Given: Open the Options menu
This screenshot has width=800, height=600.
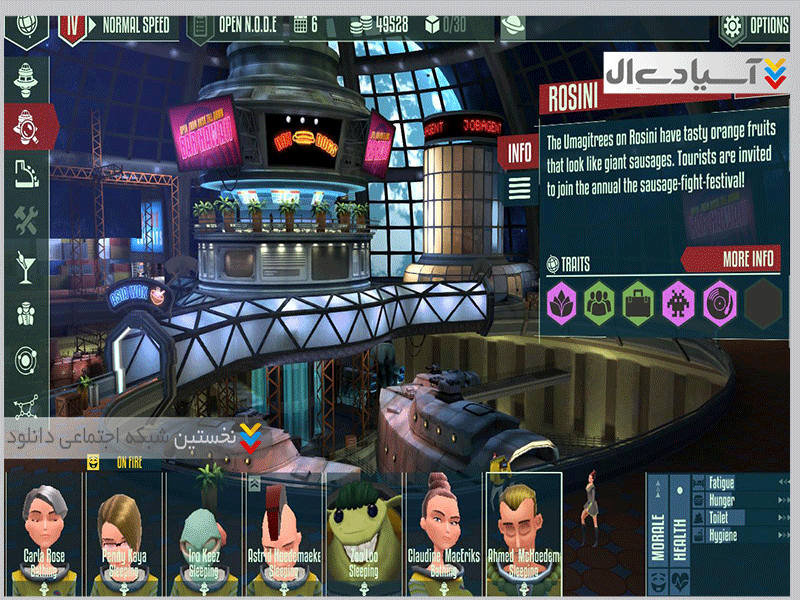Looking at the screenshot, I should point(753,25).
